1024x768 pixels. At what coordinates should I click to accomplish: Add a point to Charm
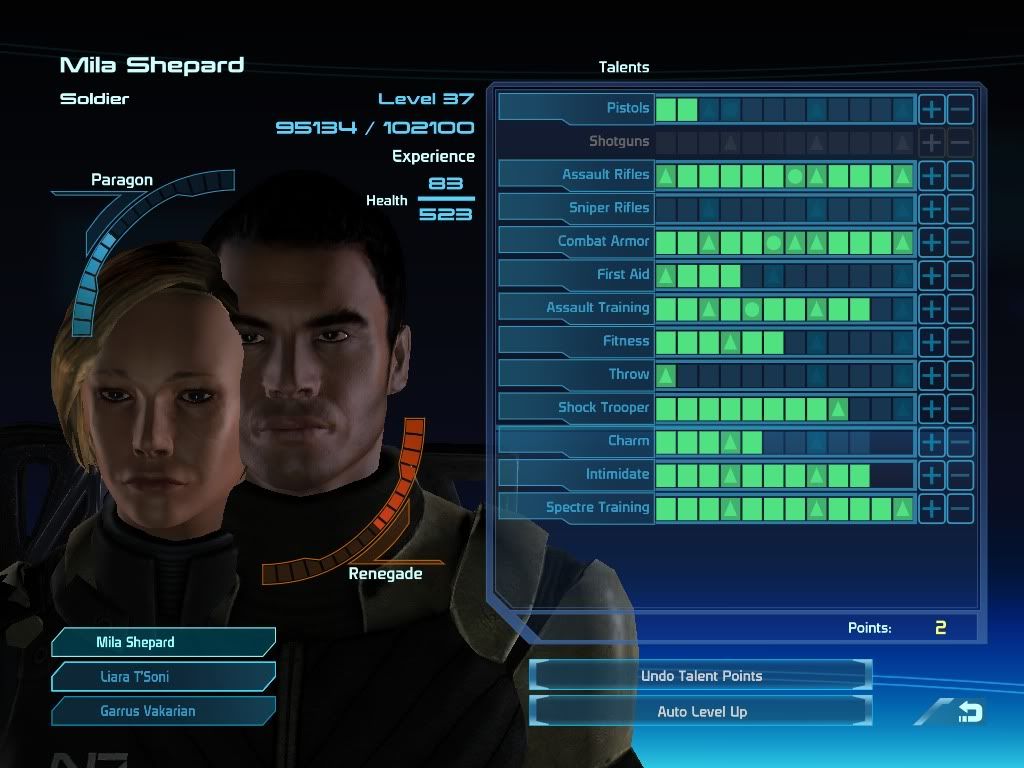(x=931, y=441)
